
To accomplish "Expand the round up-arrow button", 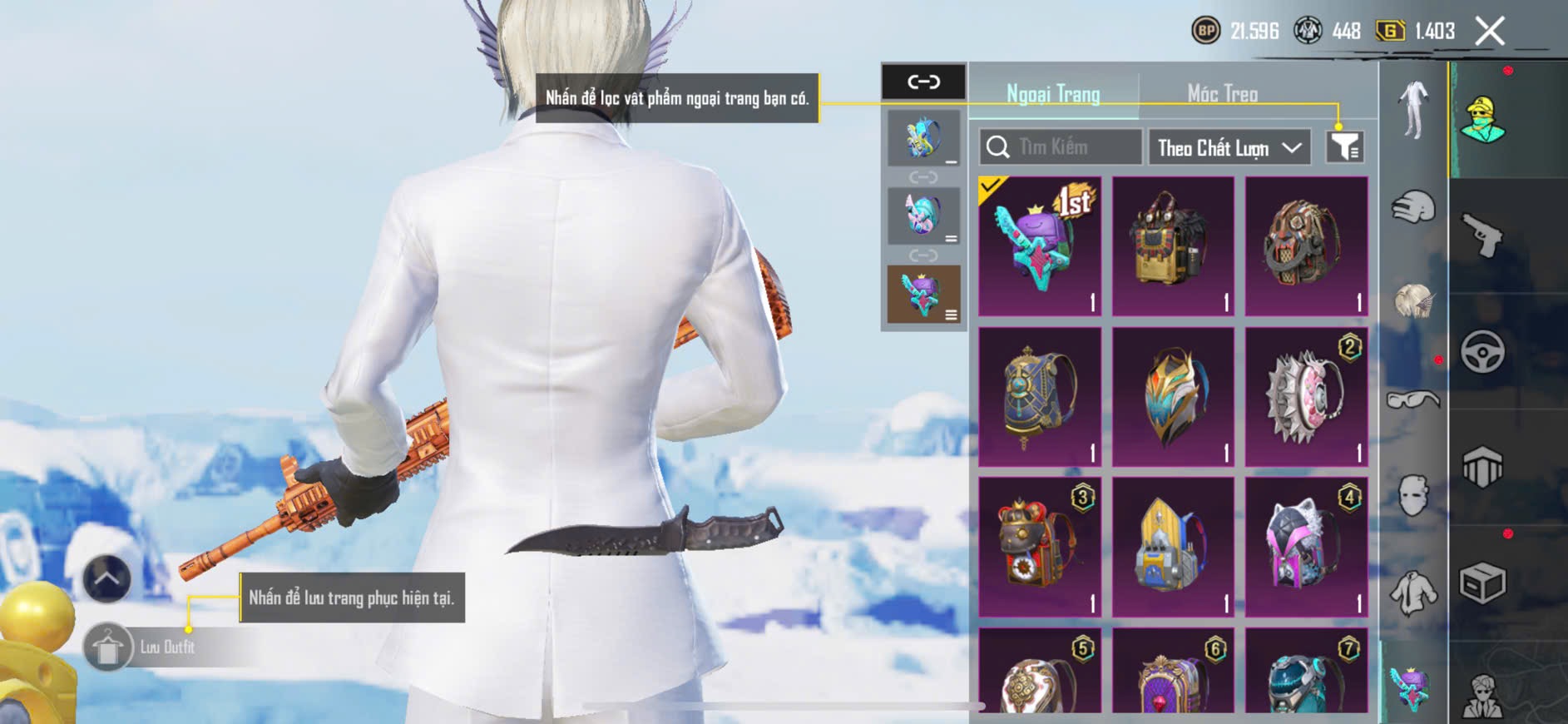I will point(107,578).
